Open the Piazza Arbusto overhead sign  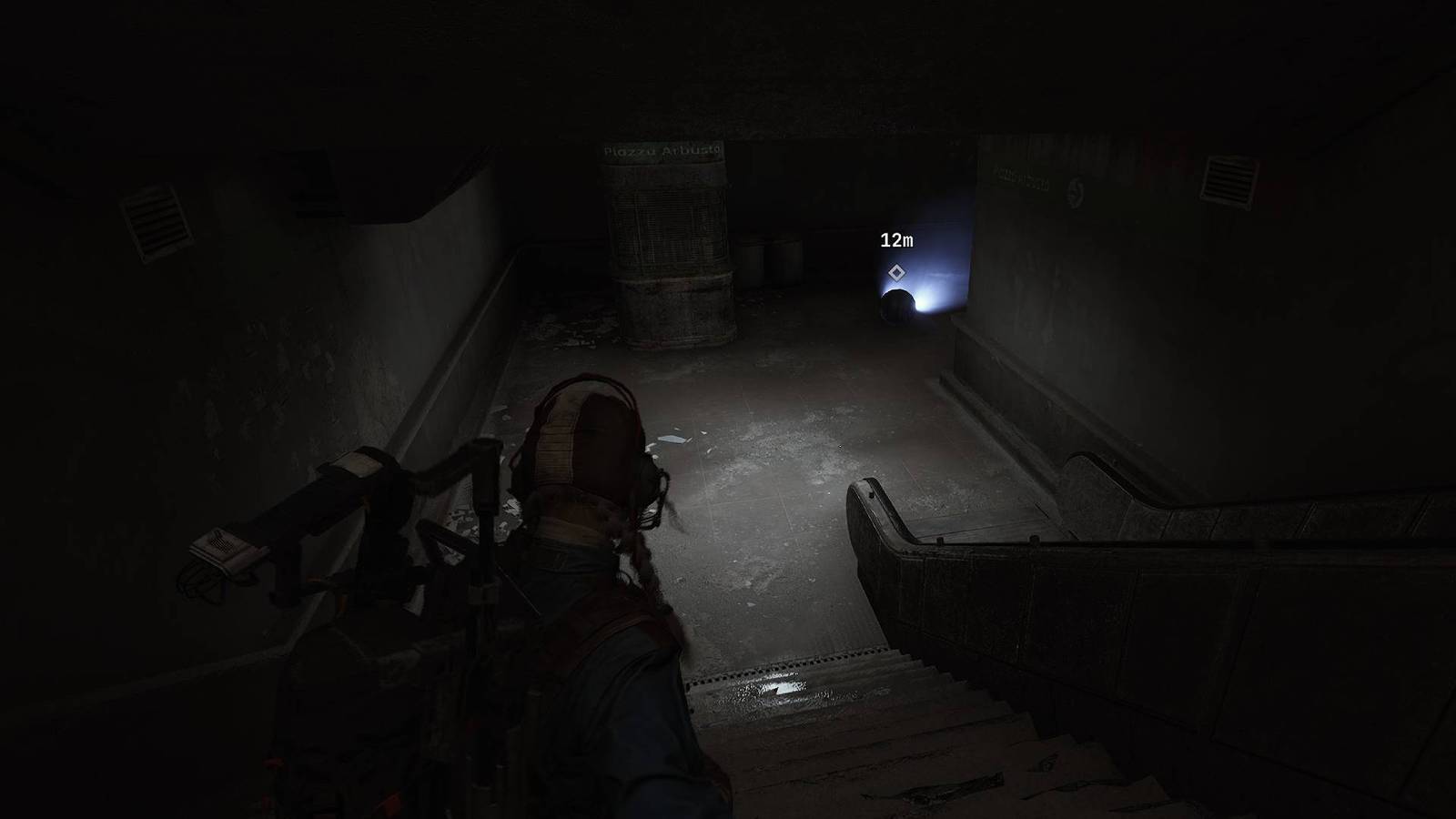click(x=662, y=151)
